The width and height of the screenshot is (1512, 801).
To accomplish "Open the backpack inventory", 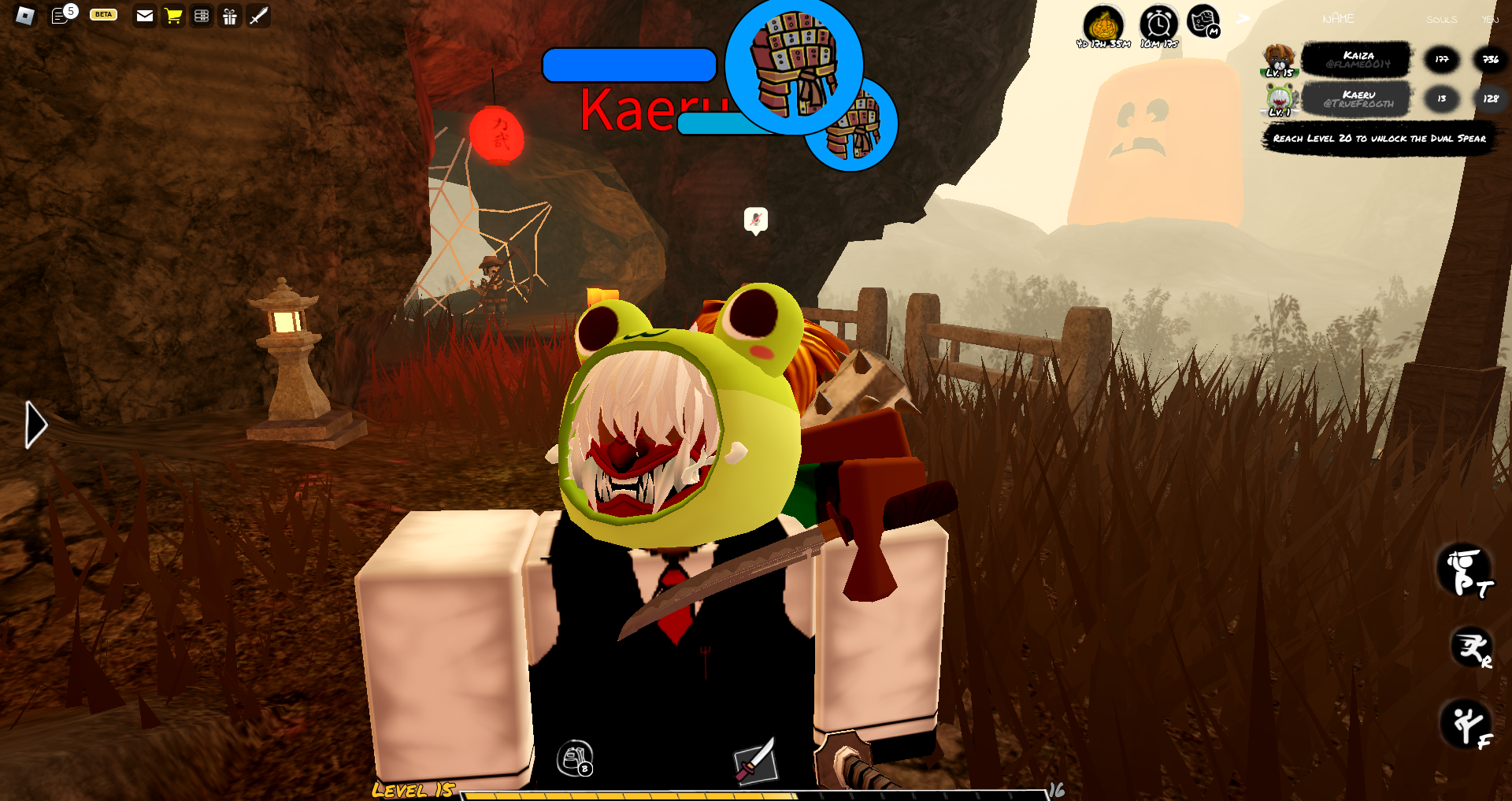I will (574, 759).
